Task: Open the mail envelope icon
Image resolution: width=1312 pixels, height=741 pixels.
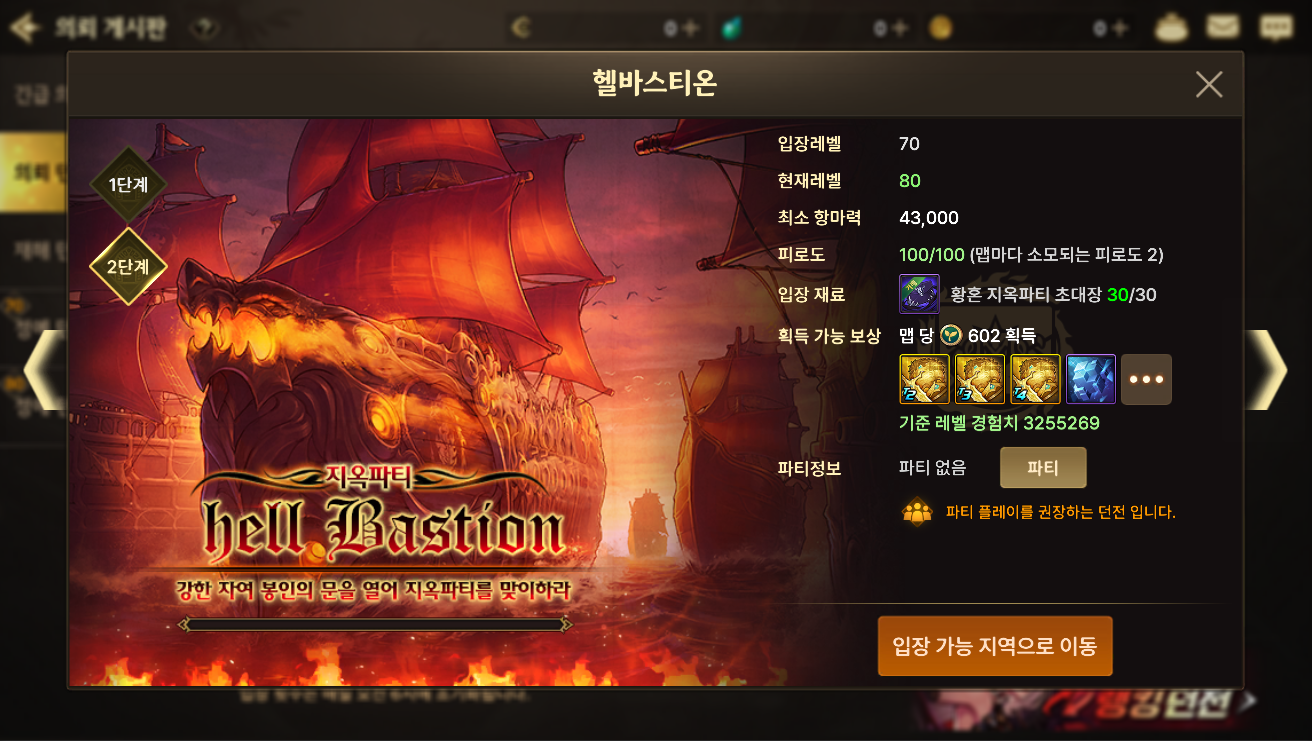Action: (x=1223, y=27)
